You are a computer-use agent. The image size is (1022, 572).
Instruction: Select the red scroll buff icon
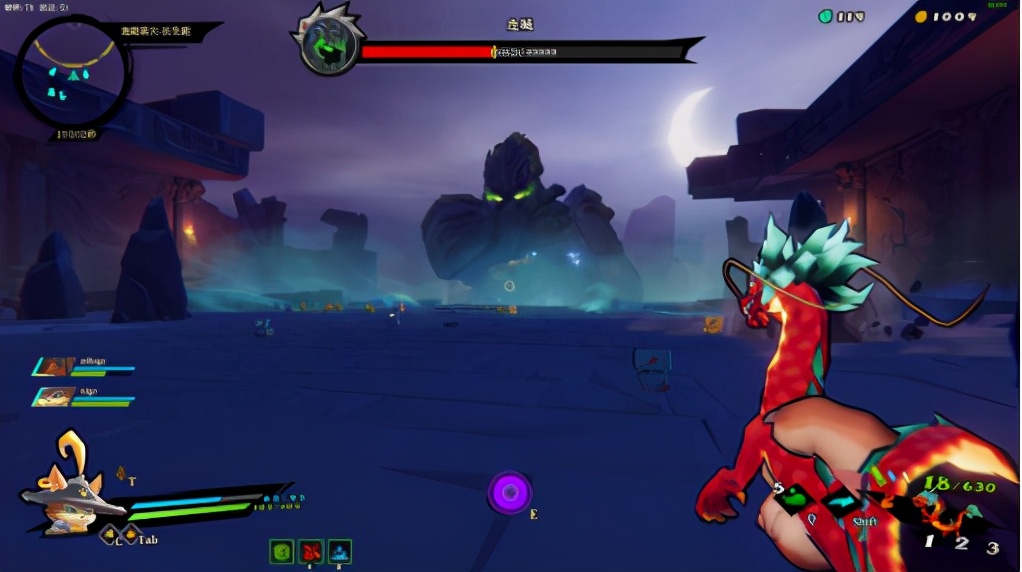click(311, 551)
